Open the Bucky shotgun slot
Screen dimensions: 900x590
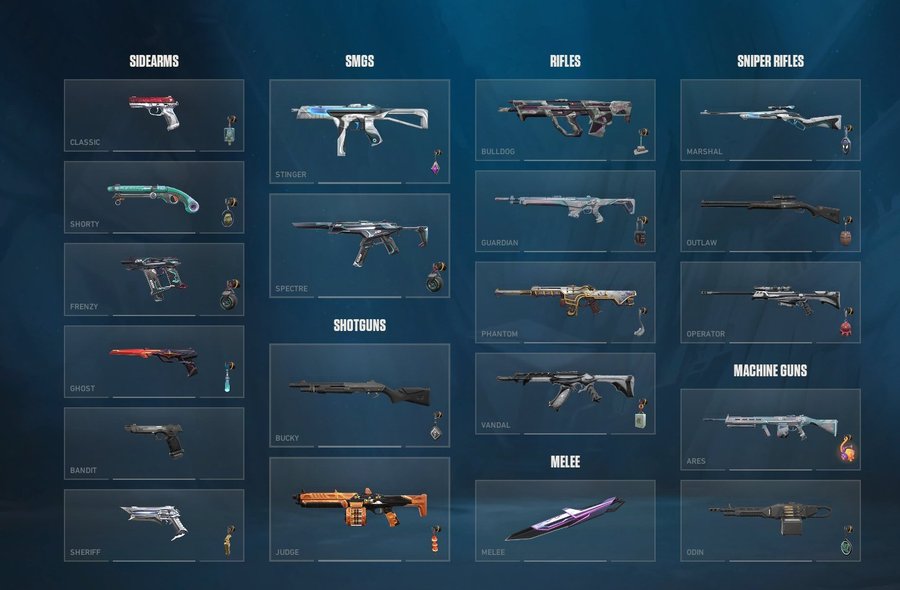coord(359,395)
